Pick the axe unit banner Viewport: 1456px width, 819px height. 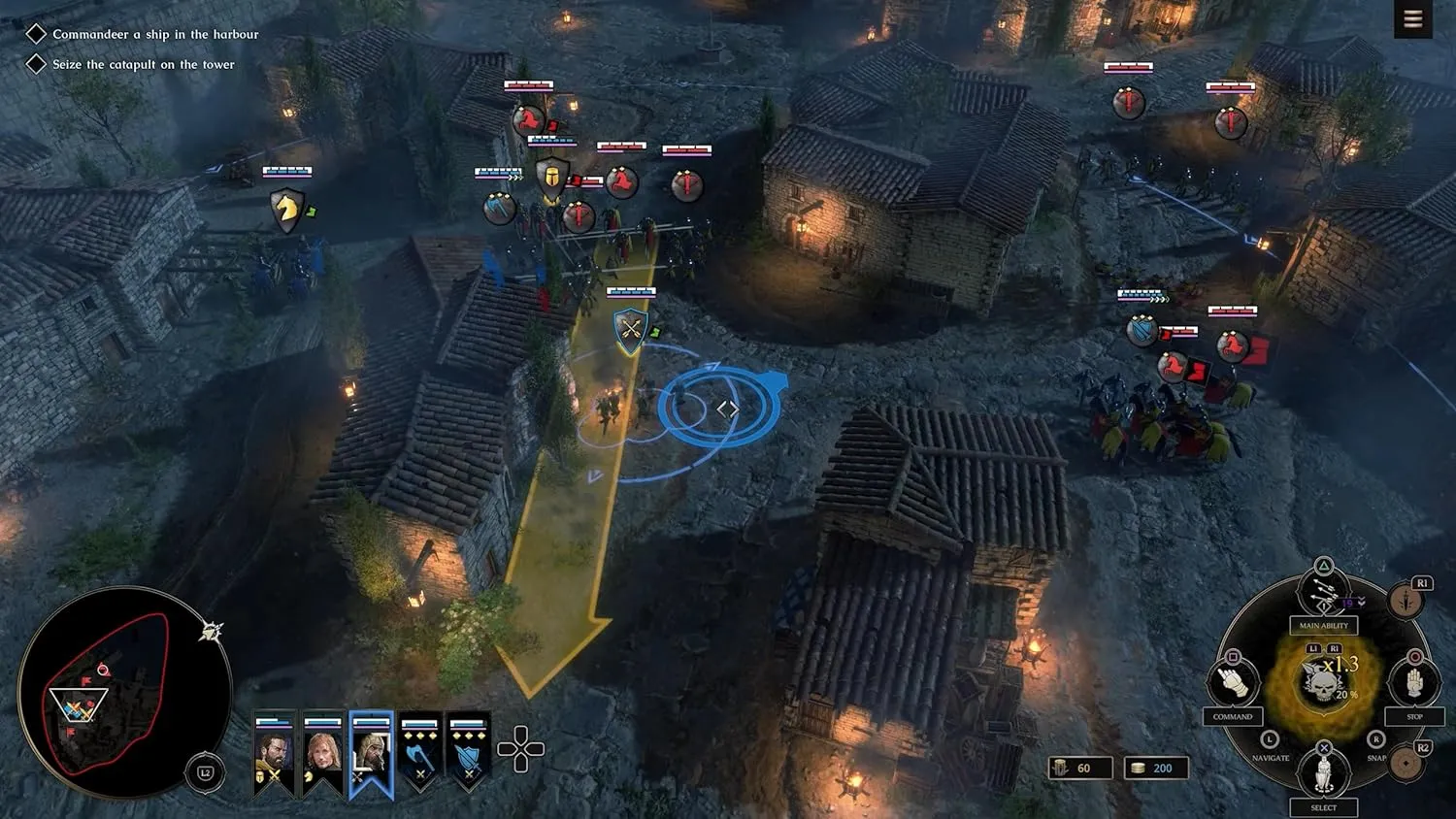(419, 753)
